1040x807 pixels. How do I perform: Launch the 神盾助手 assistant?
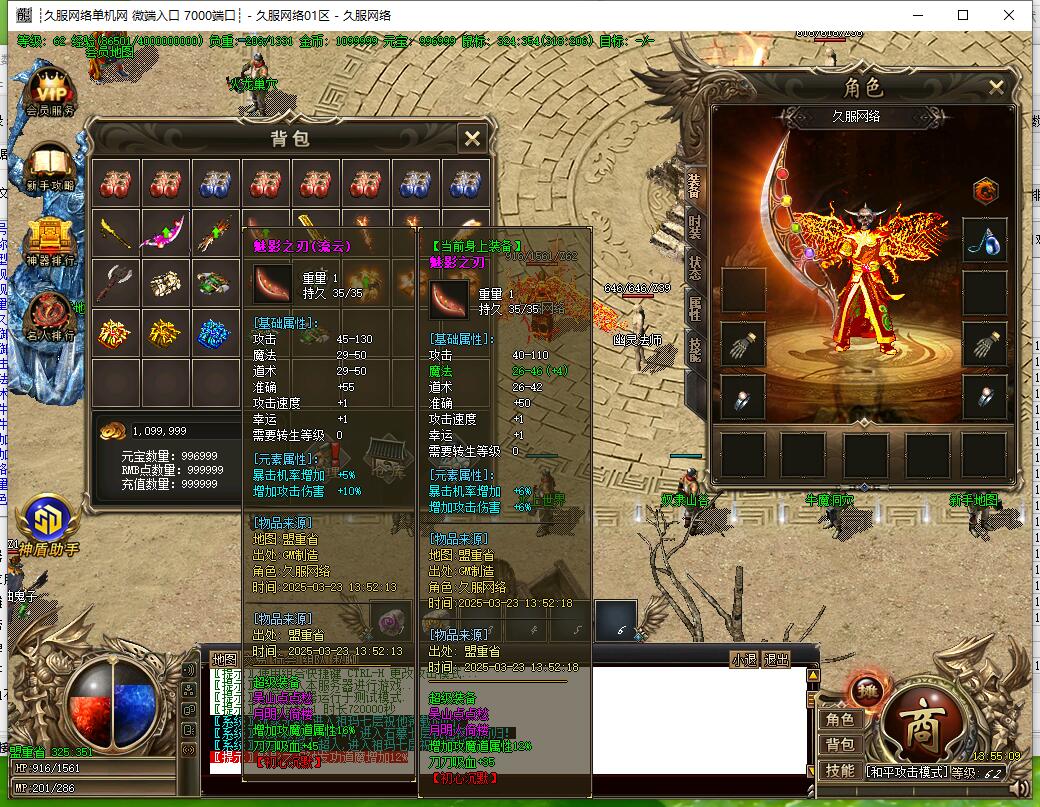point(46,525)
